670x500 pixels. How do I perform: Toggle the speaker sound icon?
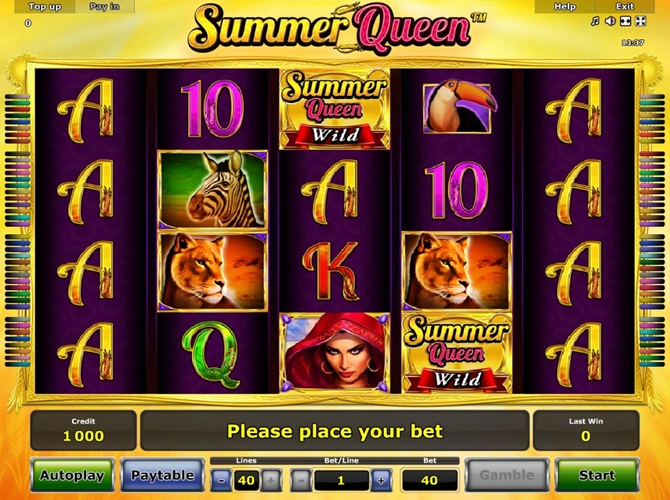coord(610,21)
